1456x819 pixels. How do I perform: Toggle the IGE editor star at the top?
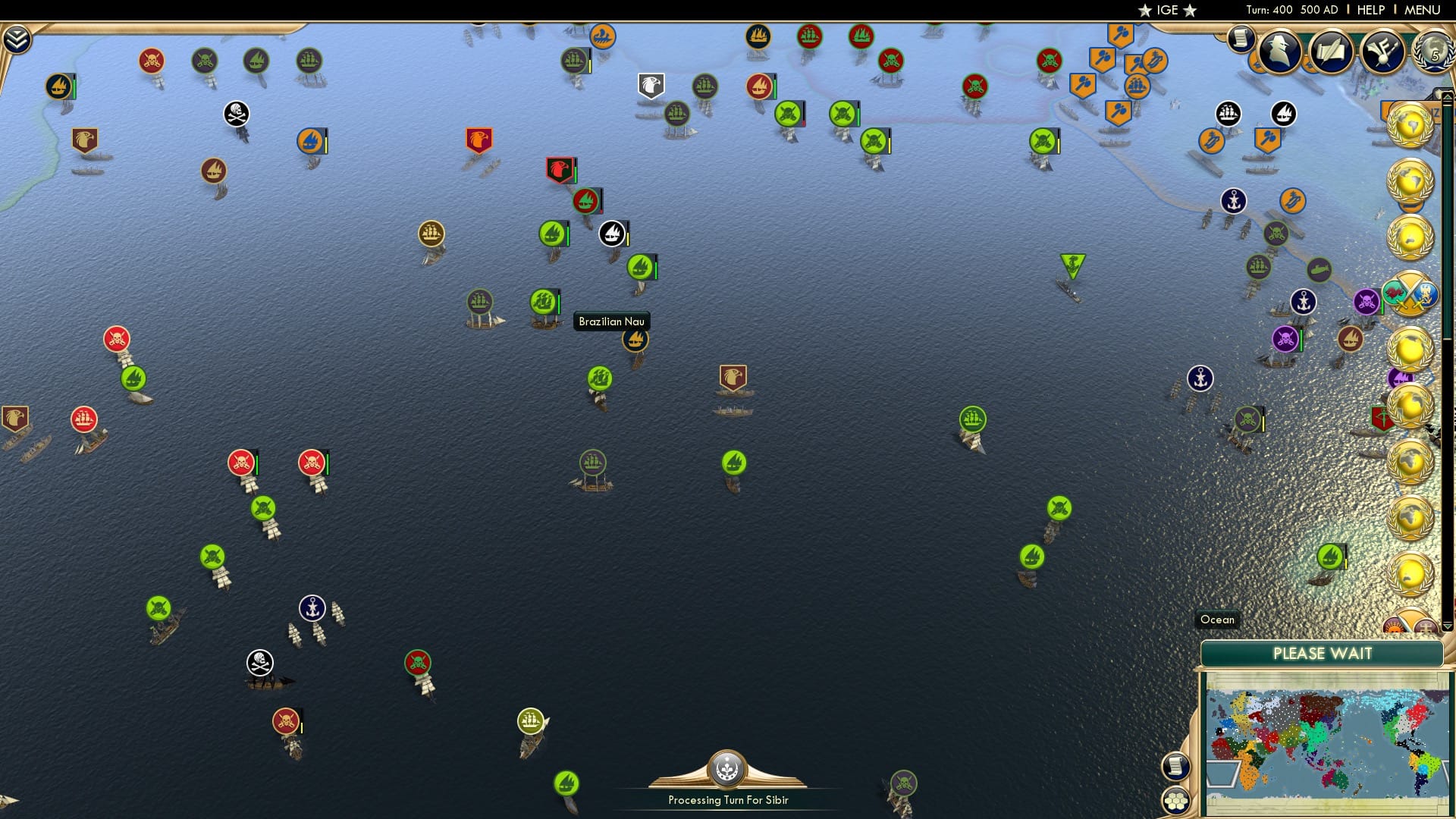pyautogui.click(x=1145, y=10)
